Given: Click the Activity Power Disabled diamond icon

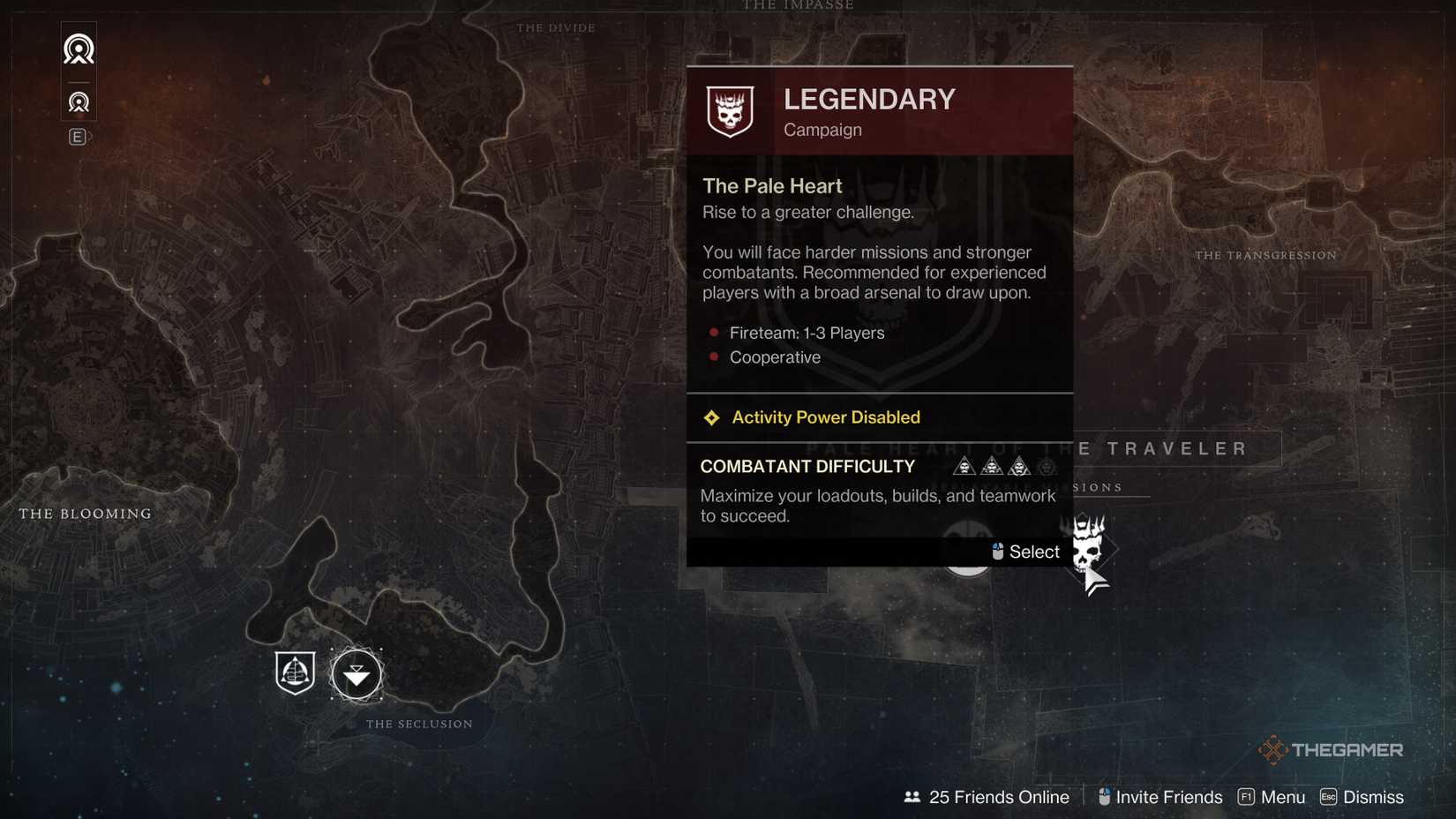Looking at the screenshot, I should point(711,417).
